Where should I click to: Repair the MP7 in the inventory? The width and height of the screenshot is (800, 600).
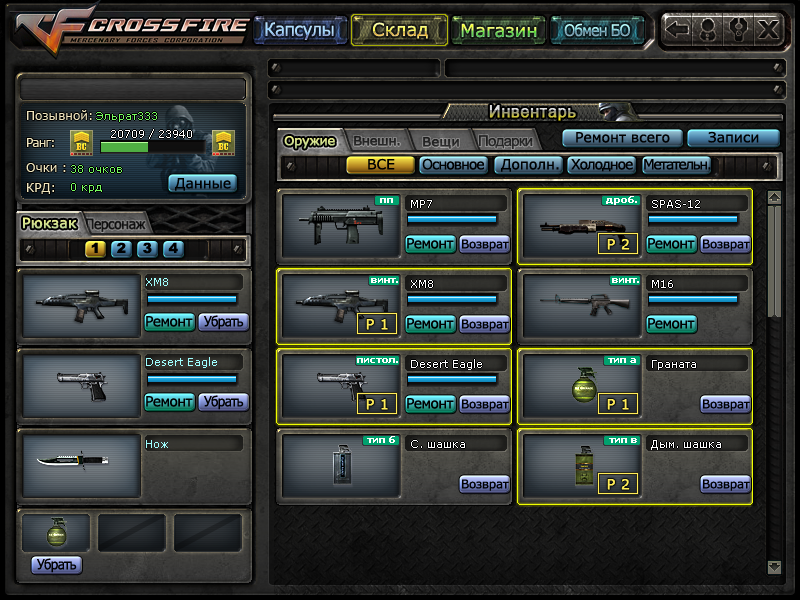(430, 243)
